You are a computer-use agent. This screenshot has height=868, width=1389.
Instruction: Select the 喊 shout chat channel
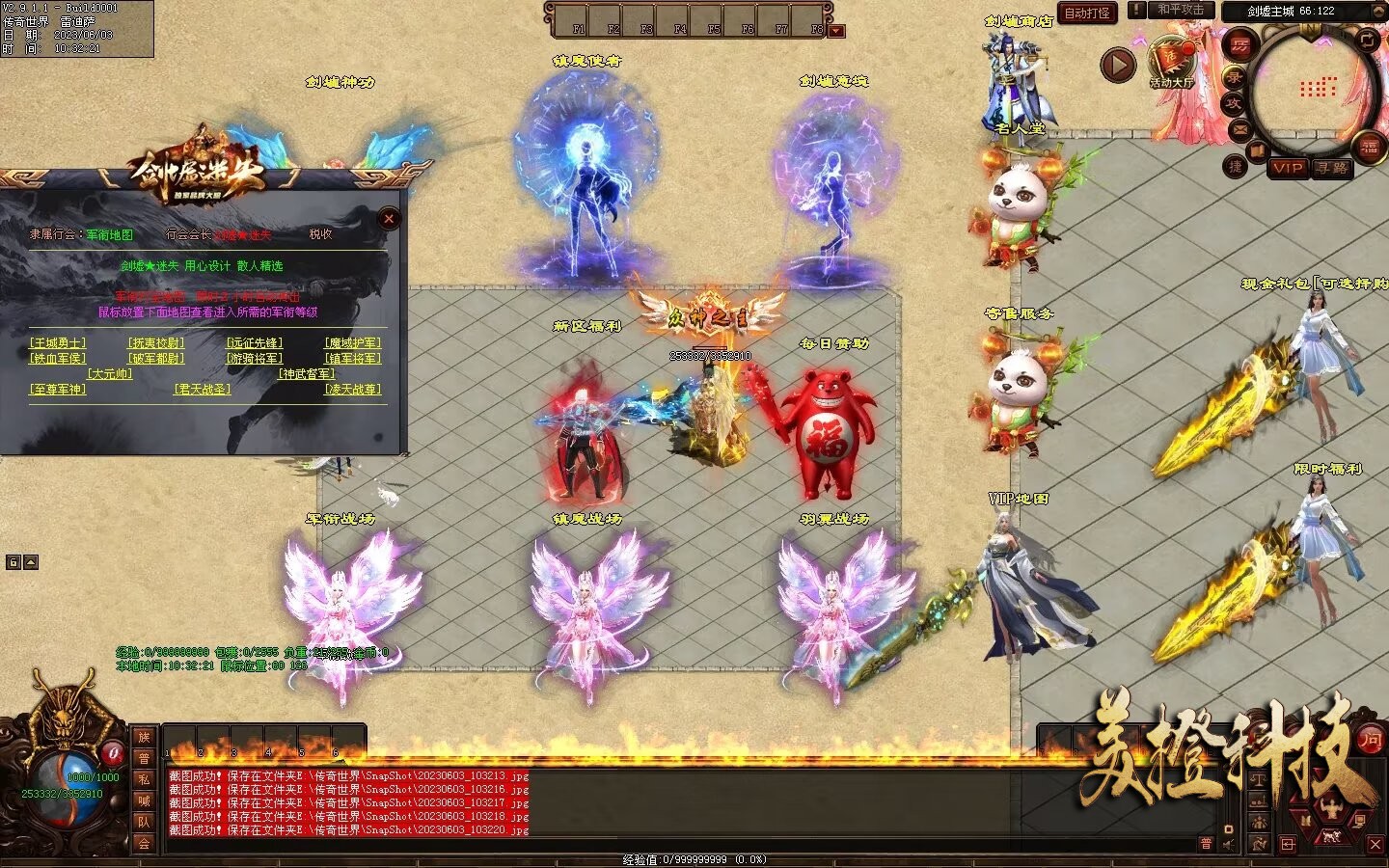point(144,800)
